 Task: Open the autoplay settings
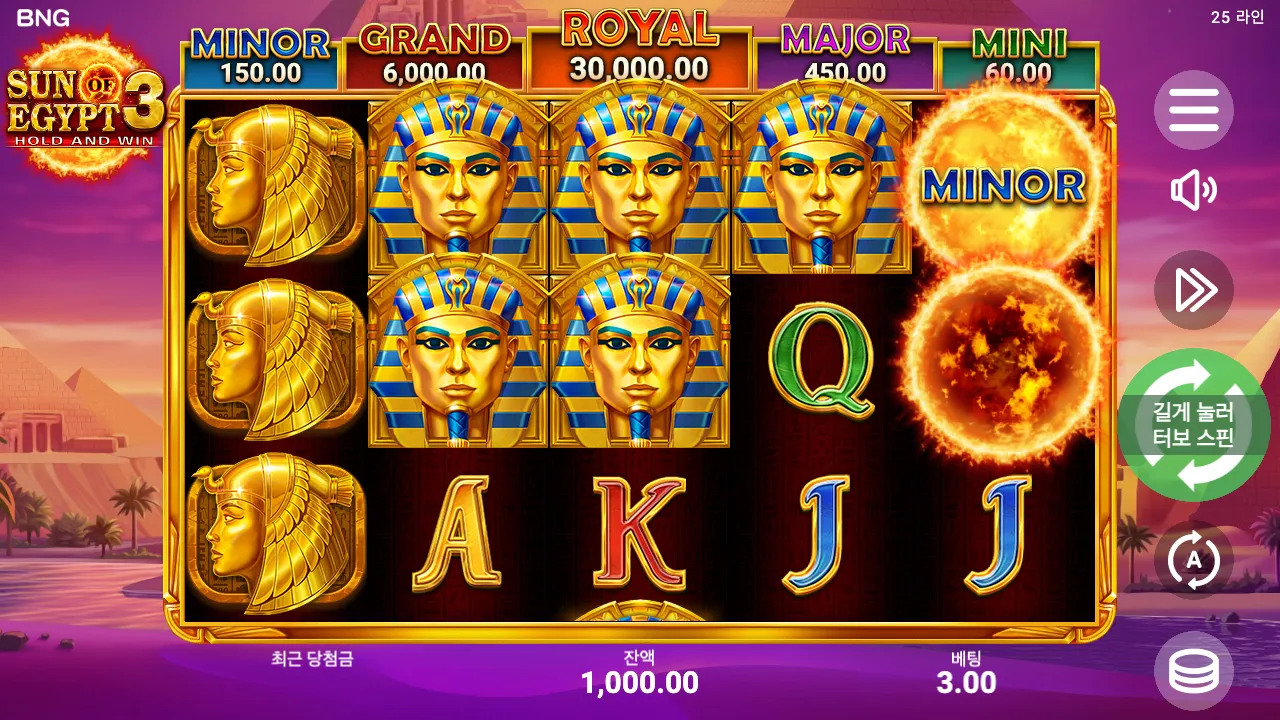tap(1194, 561)
